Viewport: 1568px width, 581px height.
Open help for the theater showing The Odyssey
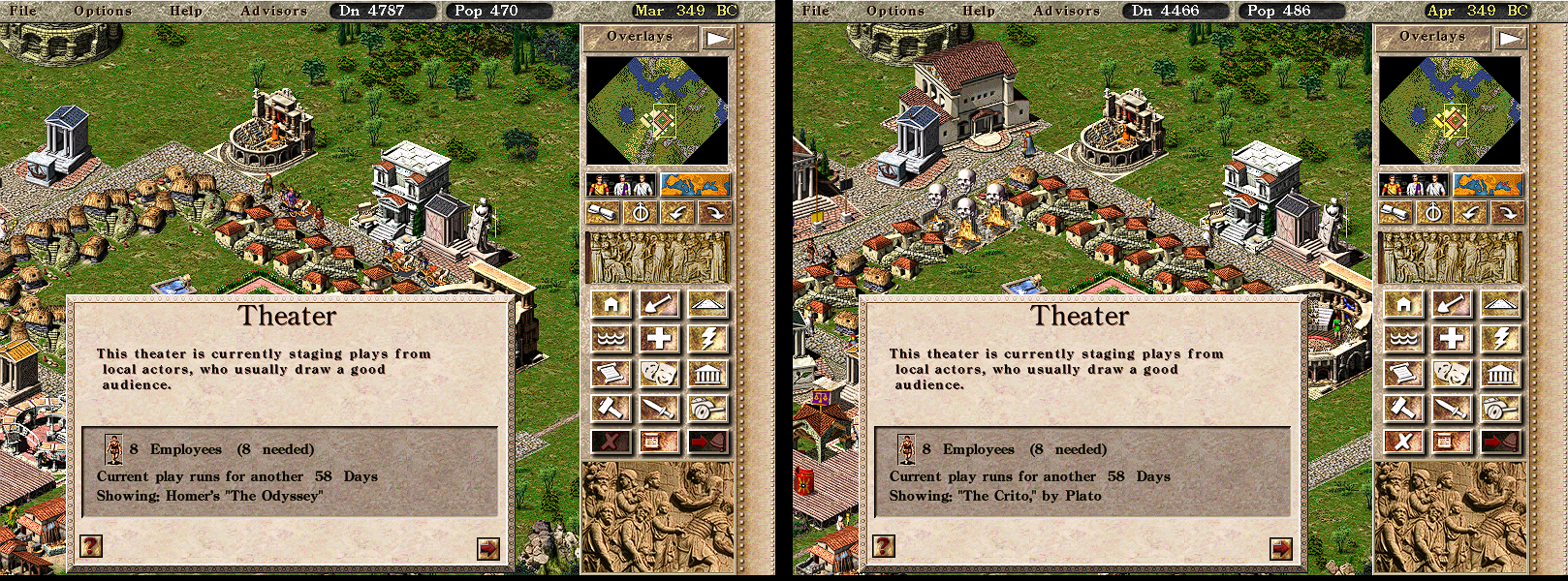(91, 546)
